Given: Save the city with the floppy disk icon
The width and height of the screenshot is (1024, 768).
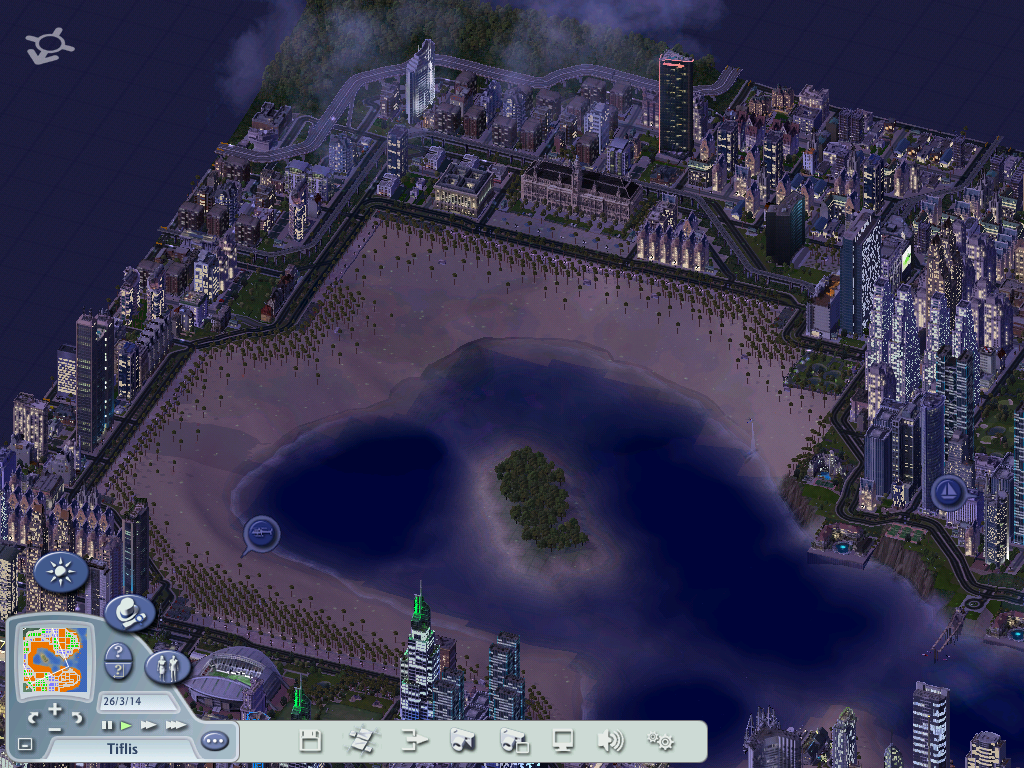Looking at the screenshot, I should click(310, 741).
